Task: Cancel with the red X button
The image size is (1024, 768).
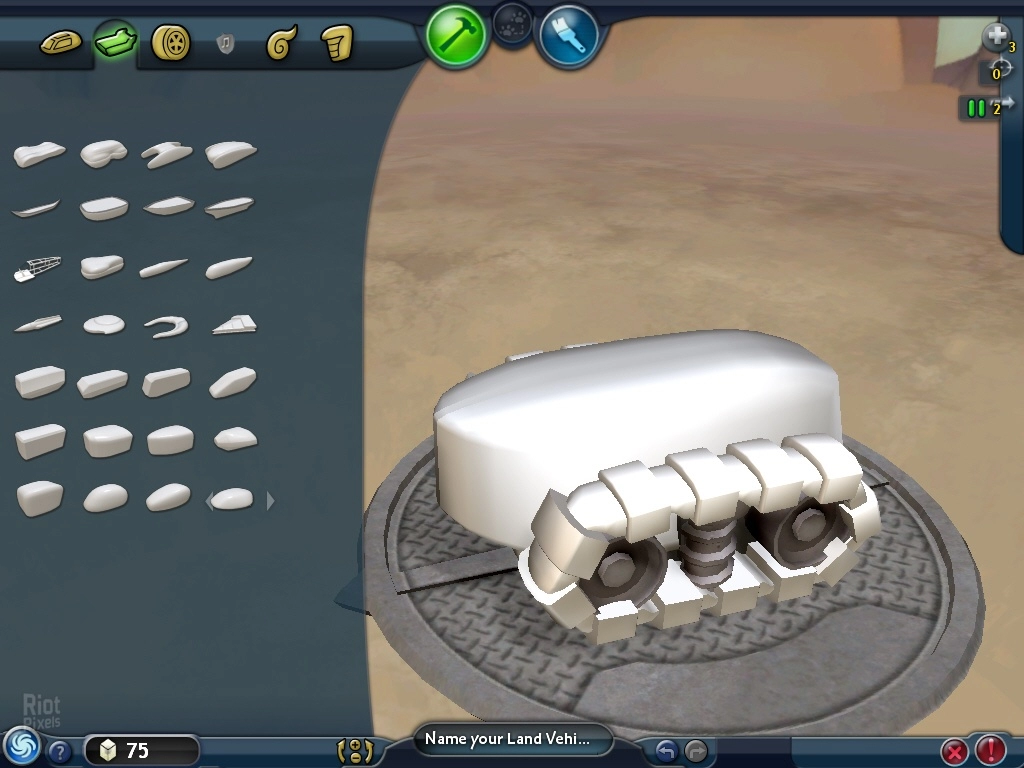Action: [955, 750]
